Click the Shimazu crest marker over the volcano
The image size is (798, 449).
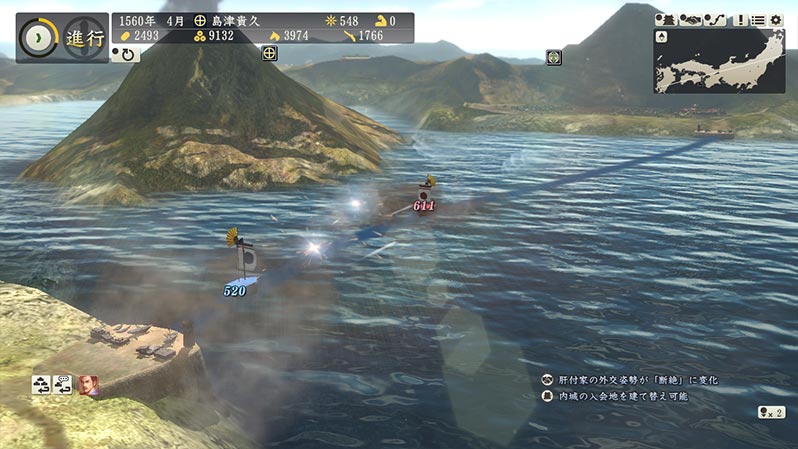[x=269, y=53]
